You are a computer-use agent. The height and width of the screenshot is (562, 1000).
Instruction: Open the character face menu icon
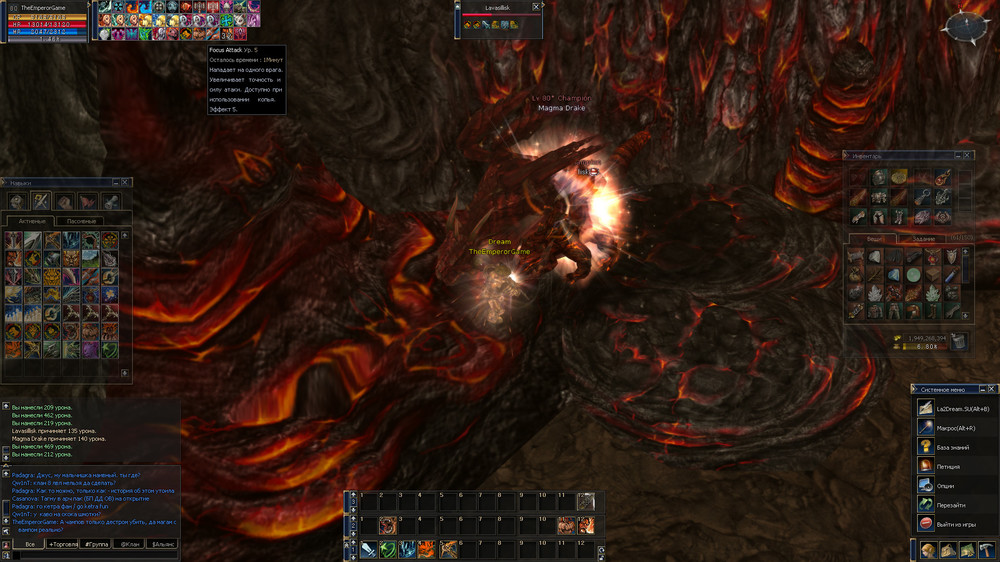(929, 550)
